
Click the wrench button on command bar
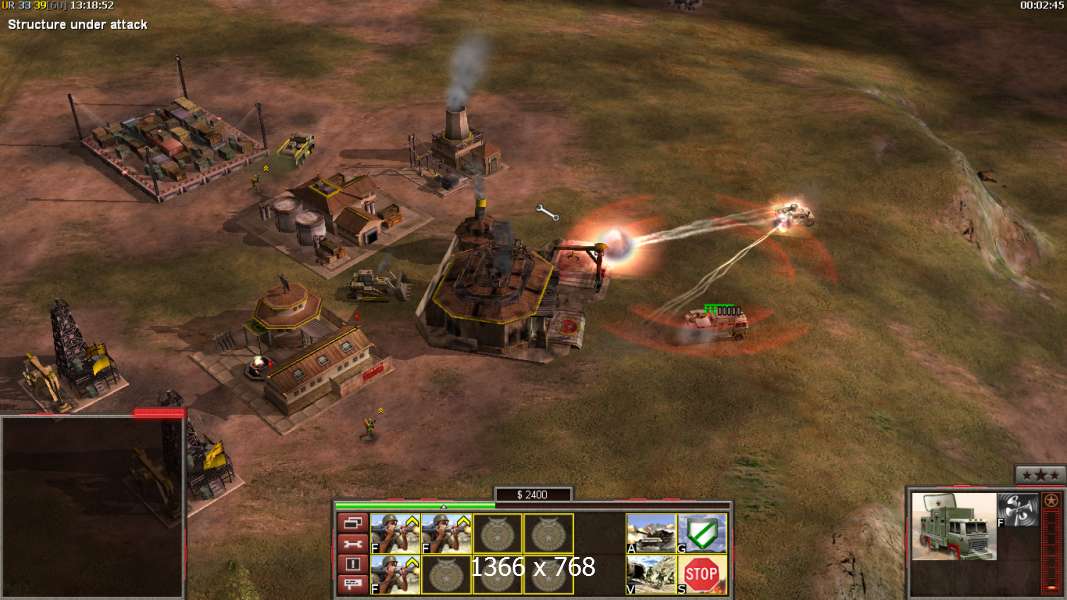coord(352,543)
